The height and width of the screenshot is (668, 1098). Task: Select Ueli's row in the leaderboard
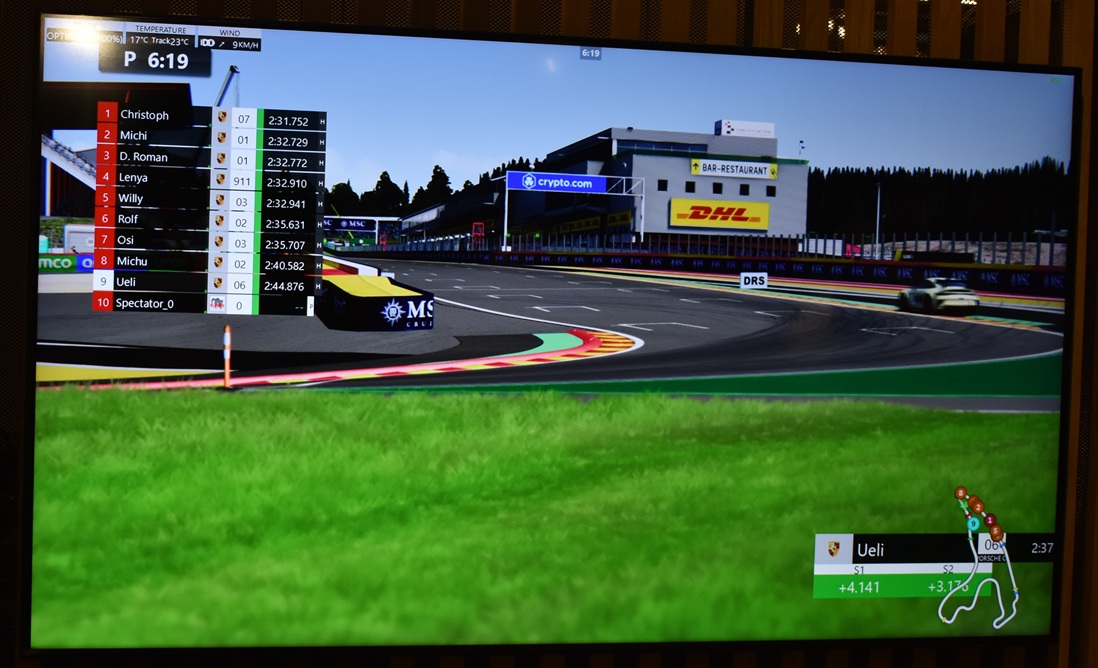(x=126, y=282)
